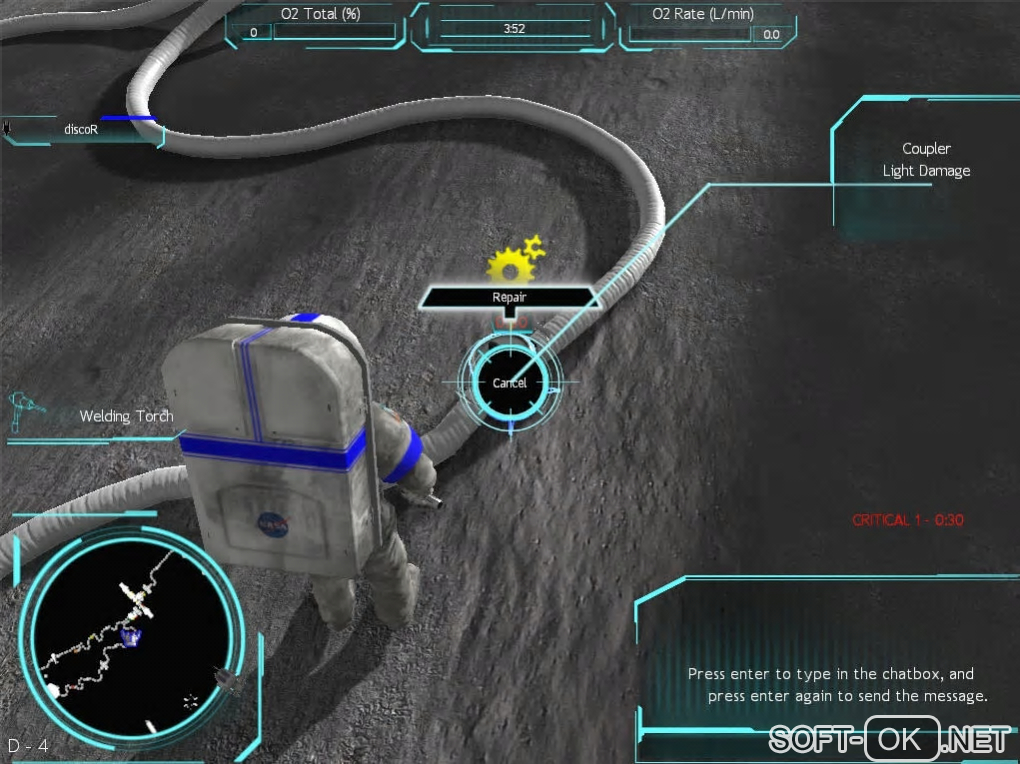Click the Coupler Light Damage info panel
The height and width of the screenshot is (764, 1020).
(925, 161)
